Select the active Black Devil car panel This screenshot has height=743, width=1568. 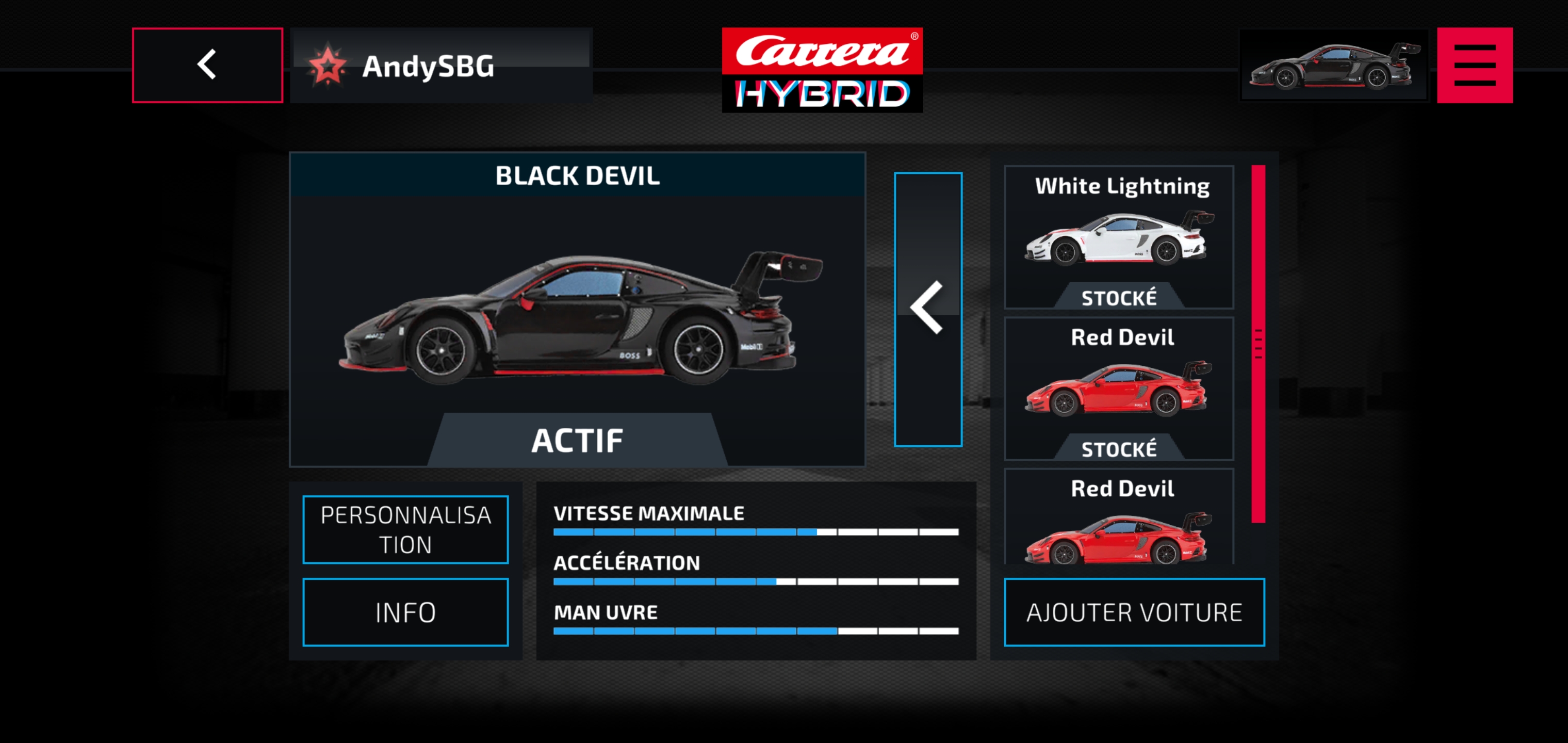pos(577,310)
